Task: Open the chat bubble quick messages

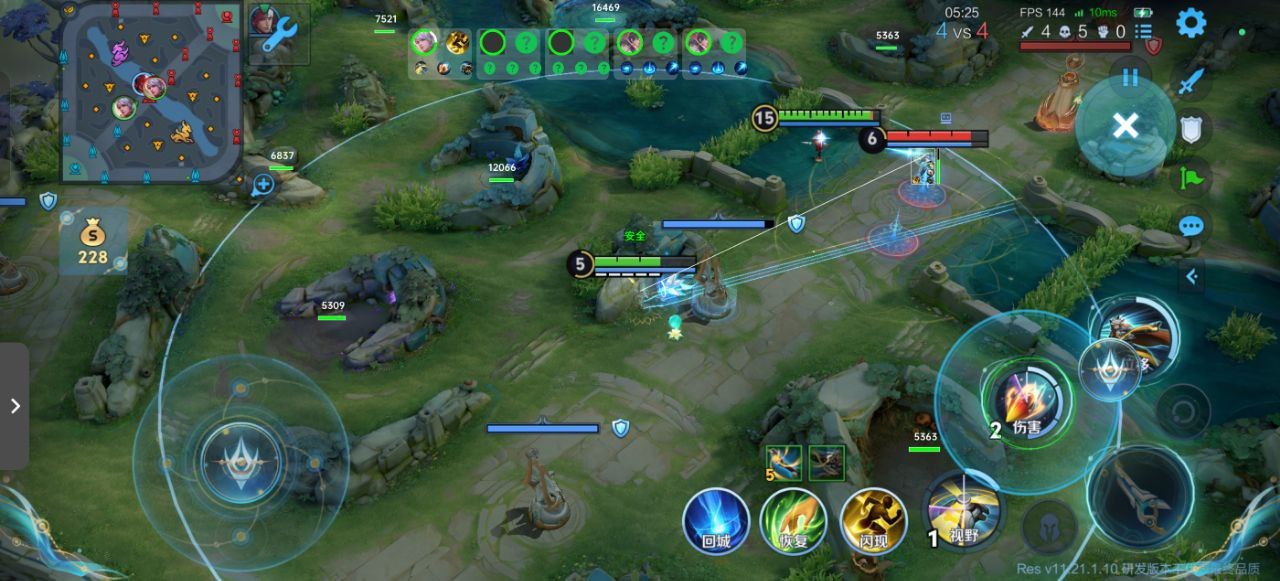Action: [x=1190, y=226]
